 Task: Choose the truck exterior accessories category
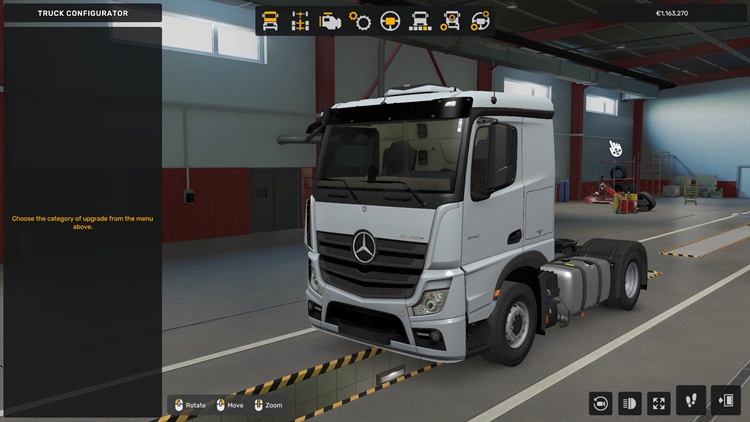tap(451, 21)
